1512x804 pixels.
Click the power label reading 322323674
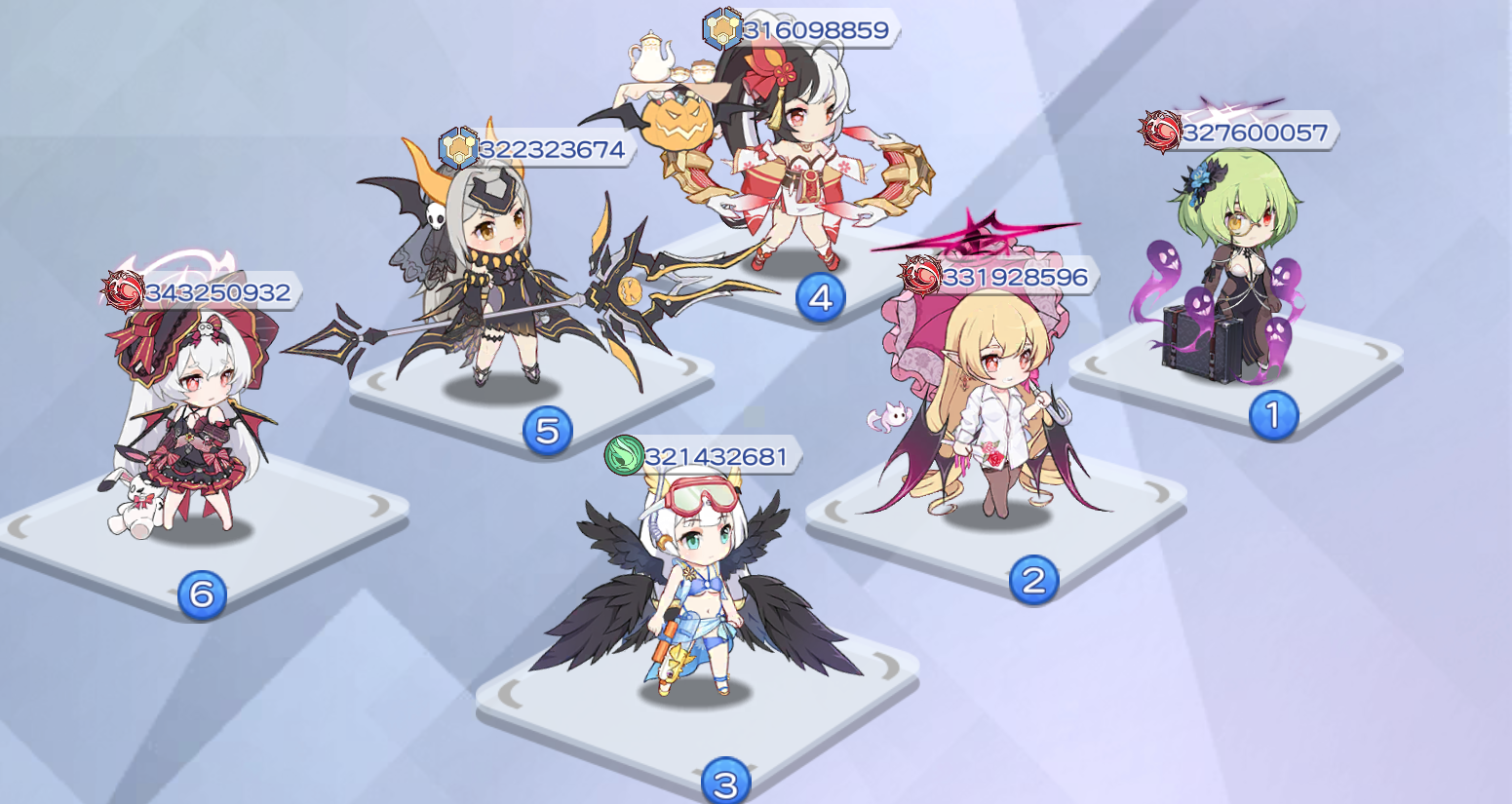pos(551,149)
